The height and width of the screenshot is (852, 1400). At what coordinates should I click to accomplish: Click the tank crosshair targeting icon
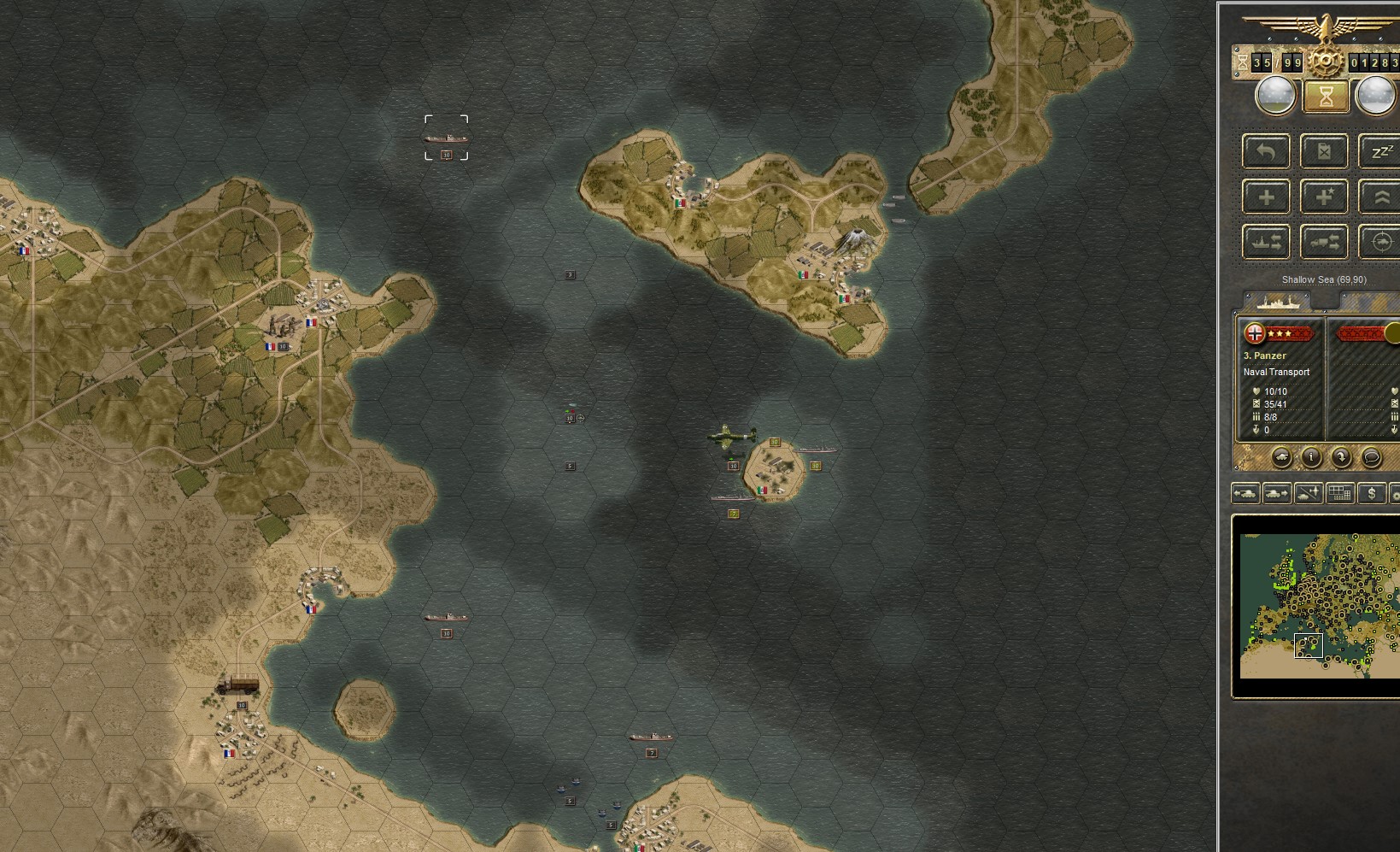click(1383, 241)
